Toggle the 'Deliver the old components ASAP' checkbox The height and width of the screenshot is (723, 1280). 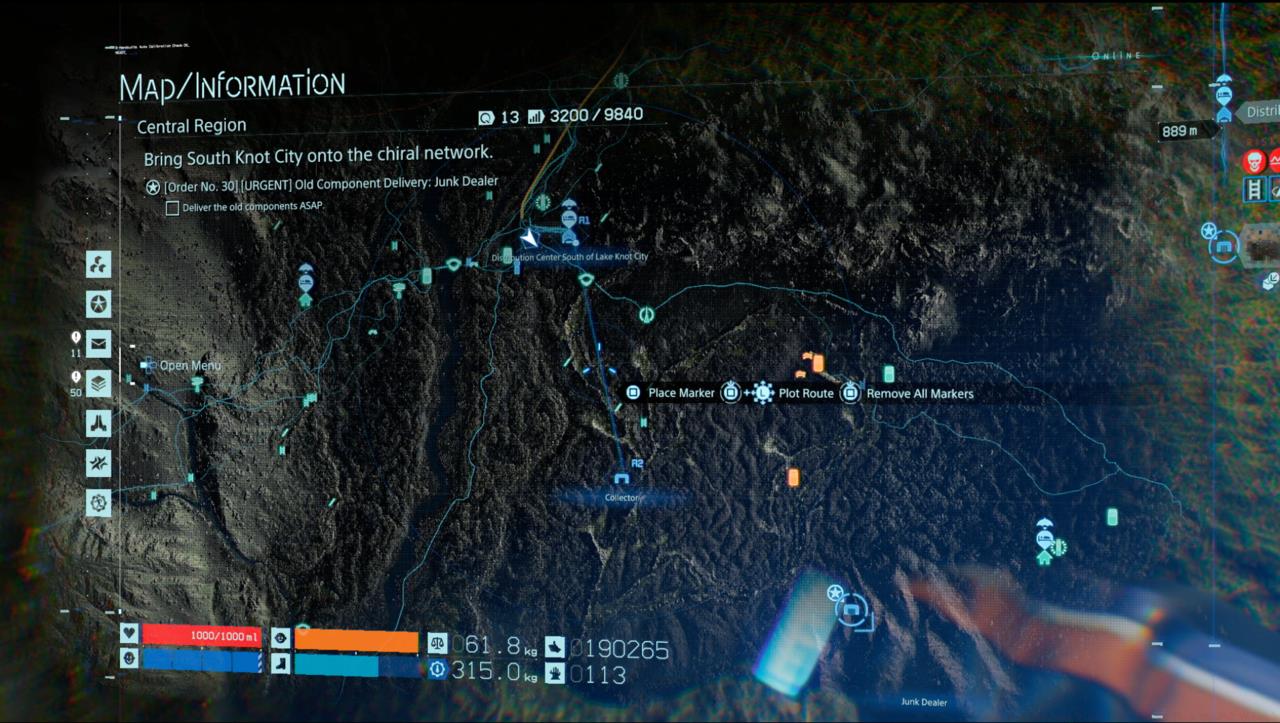click(173, 208)
